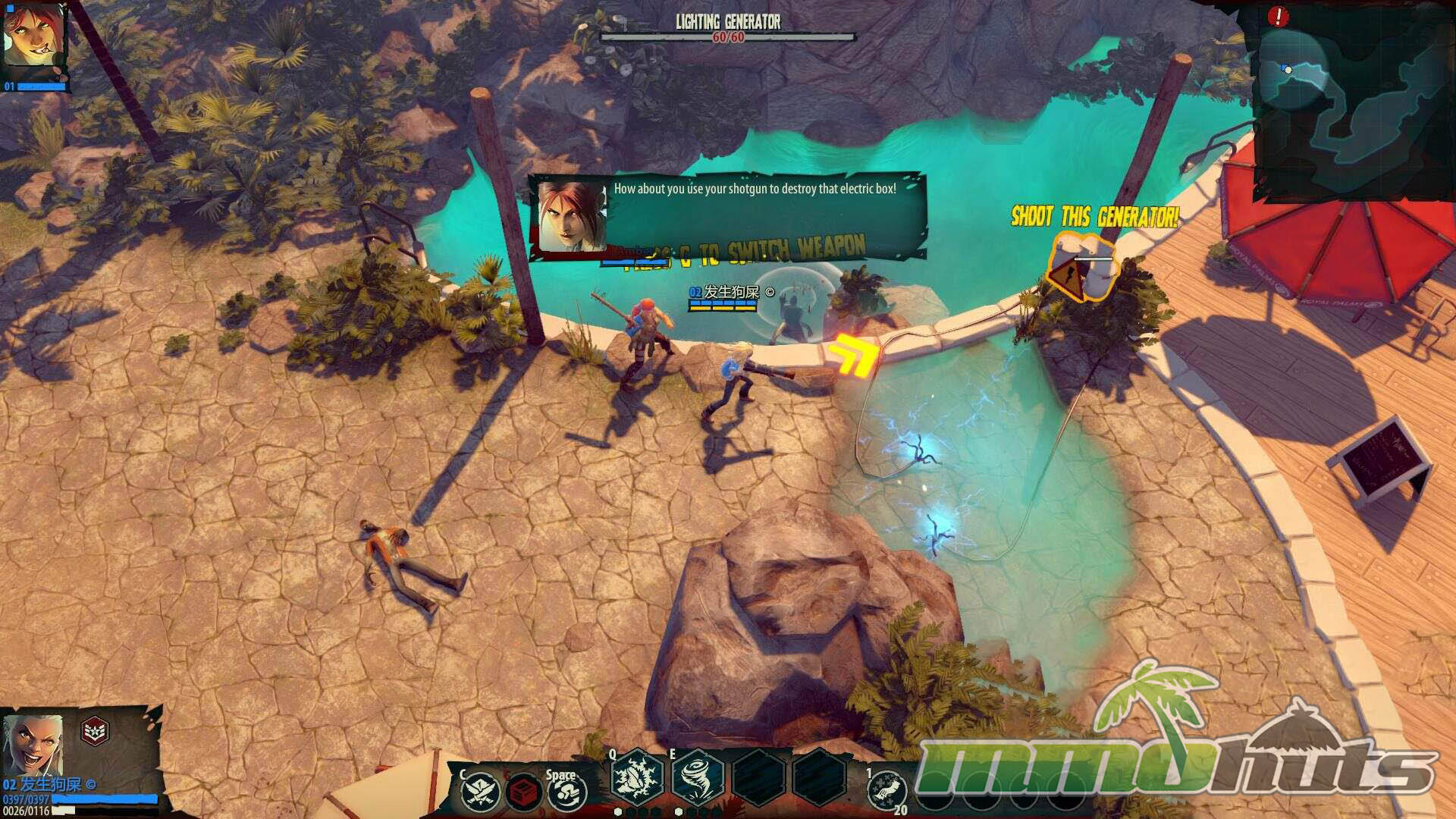The image size is (1456, 819).
Task: Click the minimap in the corner
Action: point(1354,102)
